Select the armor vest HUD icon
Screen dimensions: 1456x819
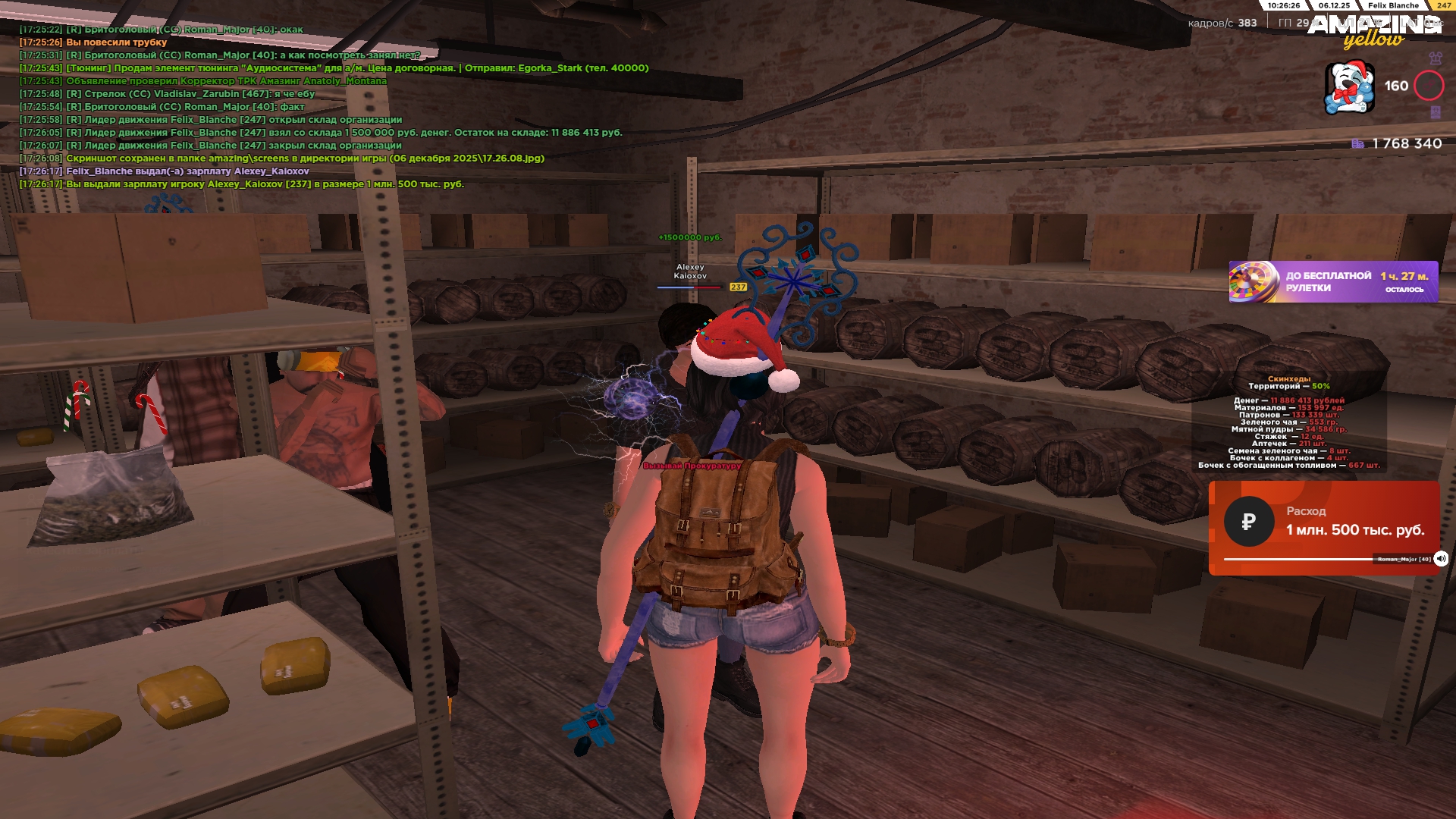(x=1435, y=58)
